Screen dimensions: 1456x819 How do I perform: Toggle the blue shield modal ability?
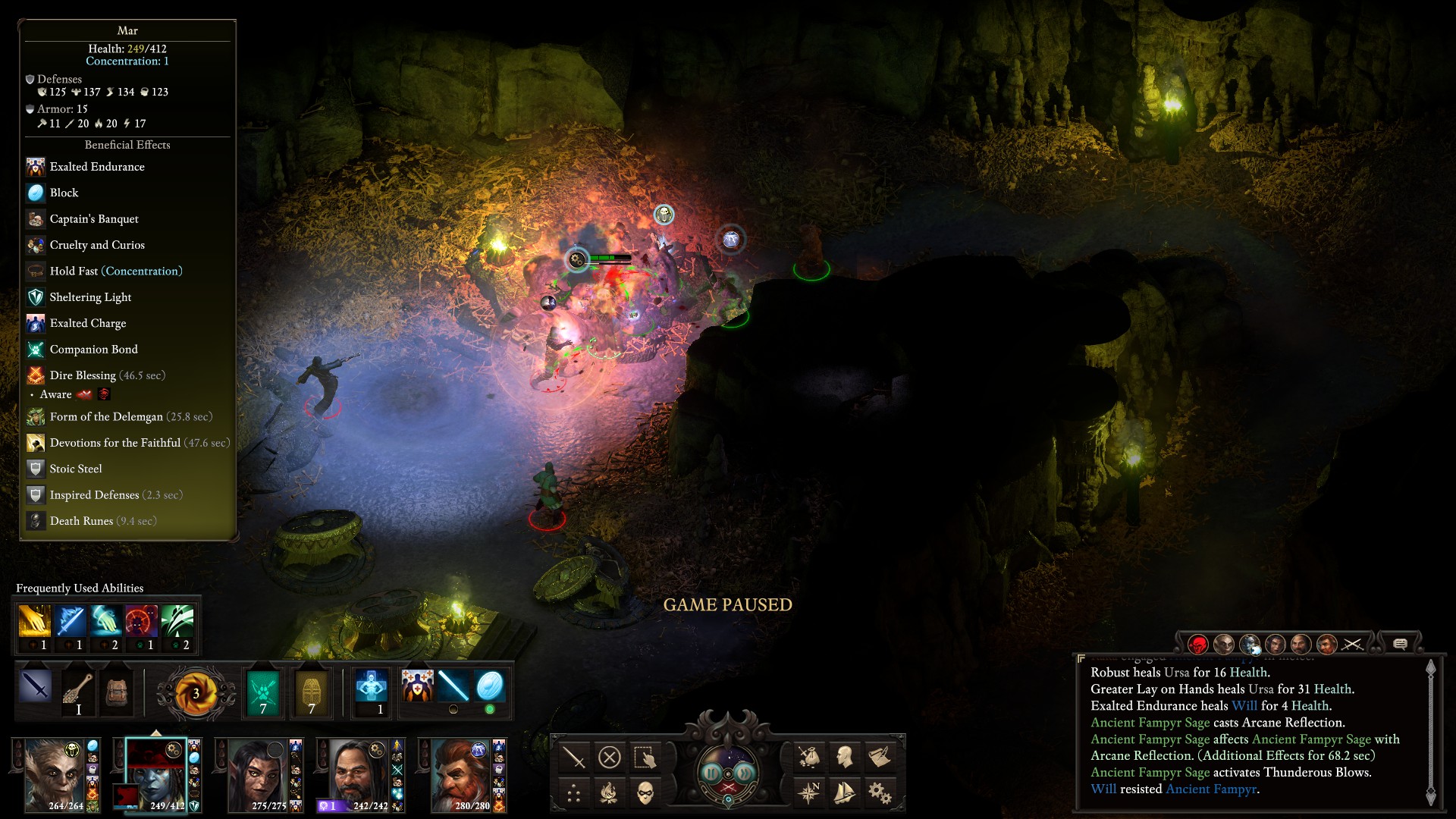coord(490,686)
